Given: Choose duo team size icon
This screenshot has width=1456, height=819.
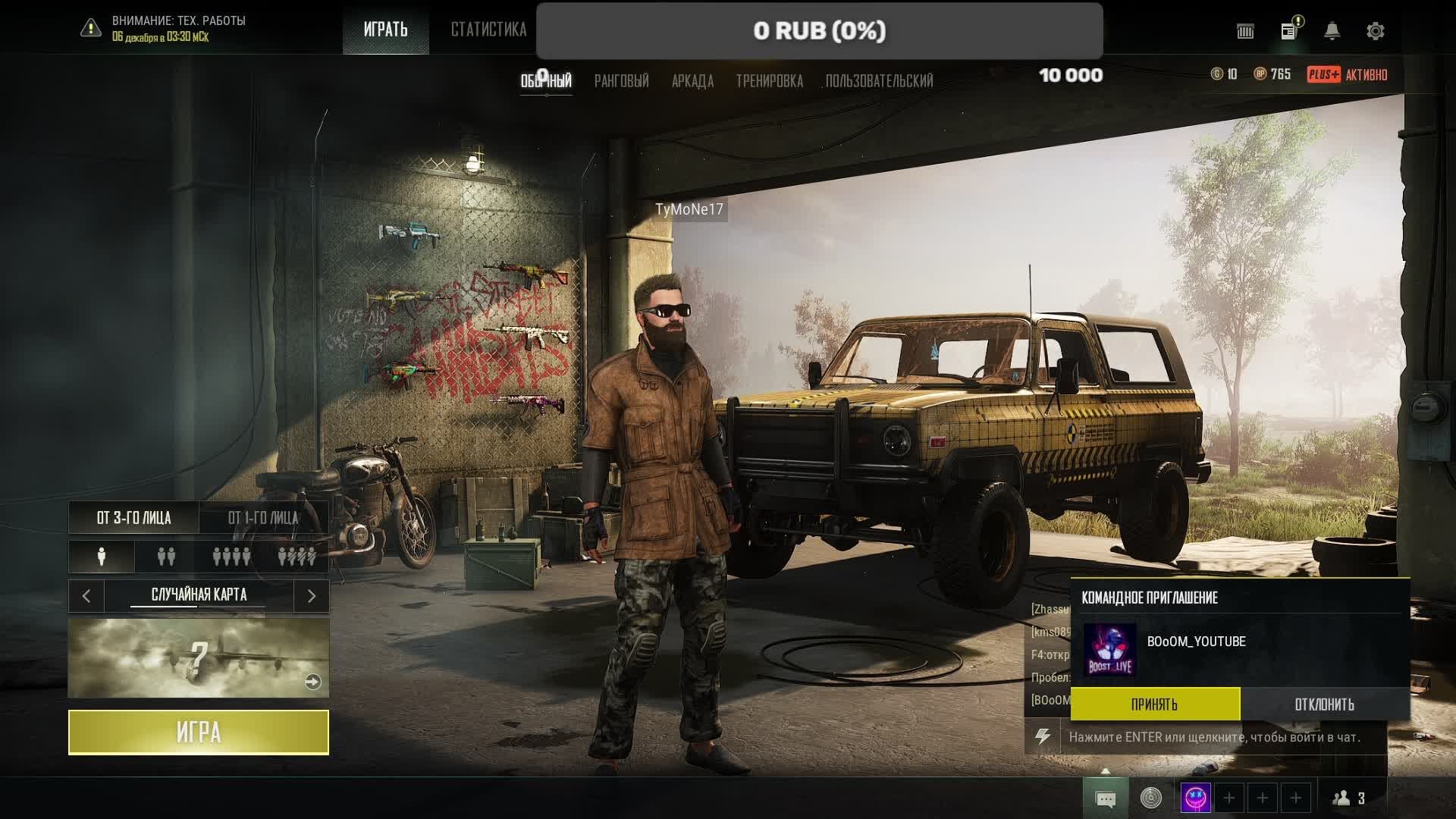Looking at the screenshot, I should [x=166, y=557].
